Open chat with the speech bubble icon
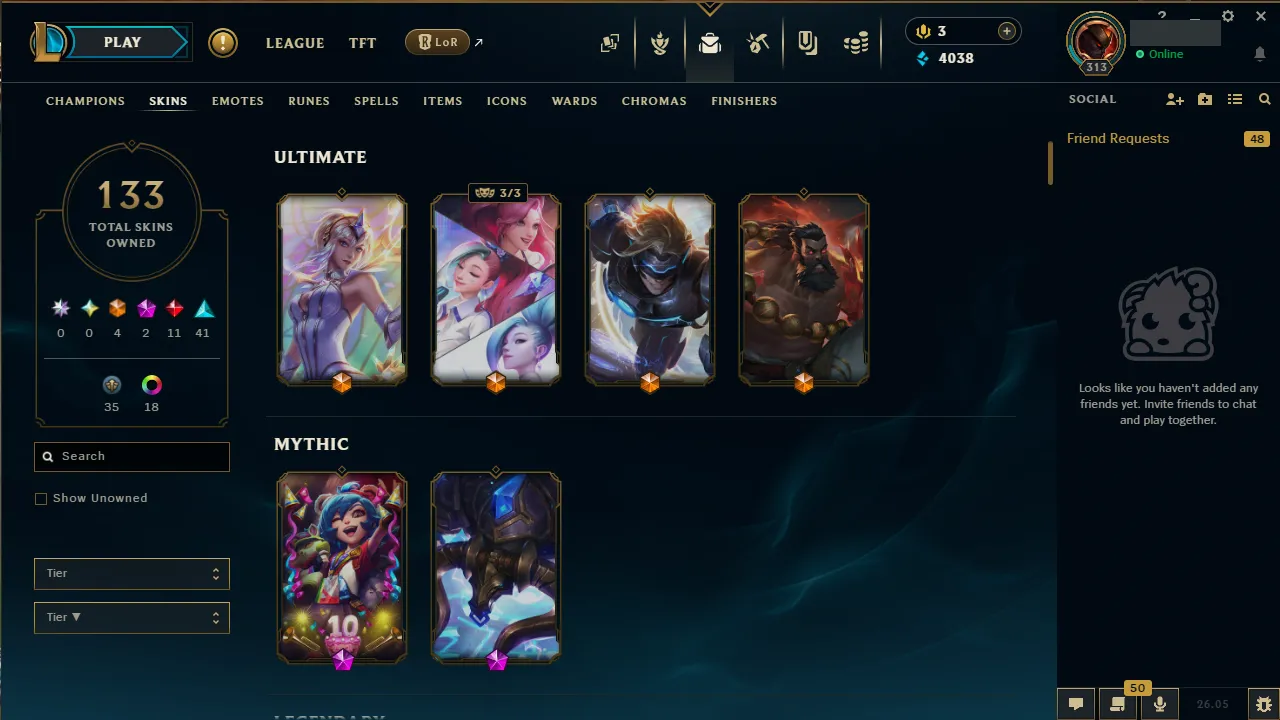1280x720 pixels. pyautogui.click(x=1075, y=704)
